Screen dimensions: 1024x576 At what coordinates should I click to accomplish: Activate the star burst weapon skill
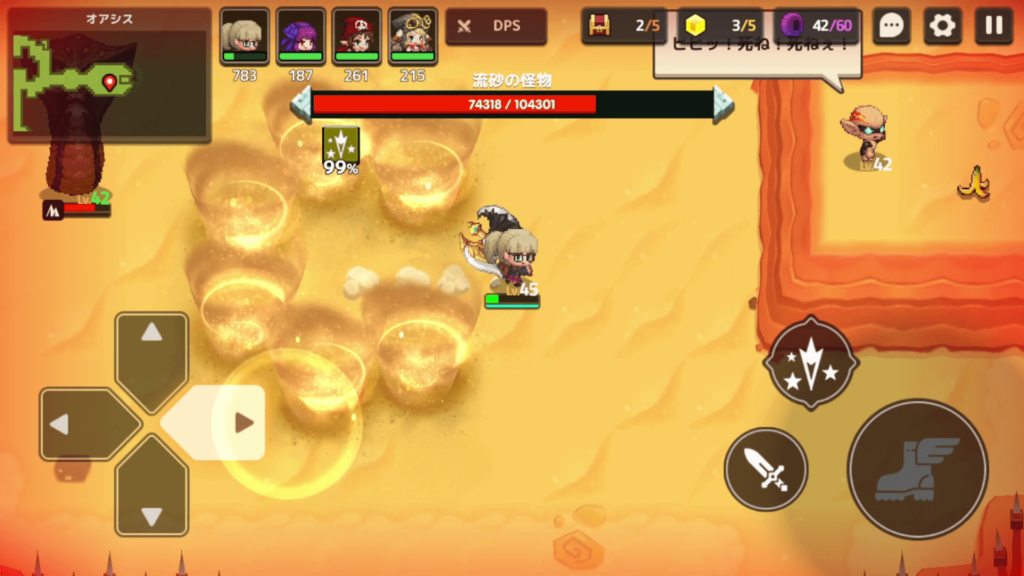pyautogui.click(x=810, y=363)
